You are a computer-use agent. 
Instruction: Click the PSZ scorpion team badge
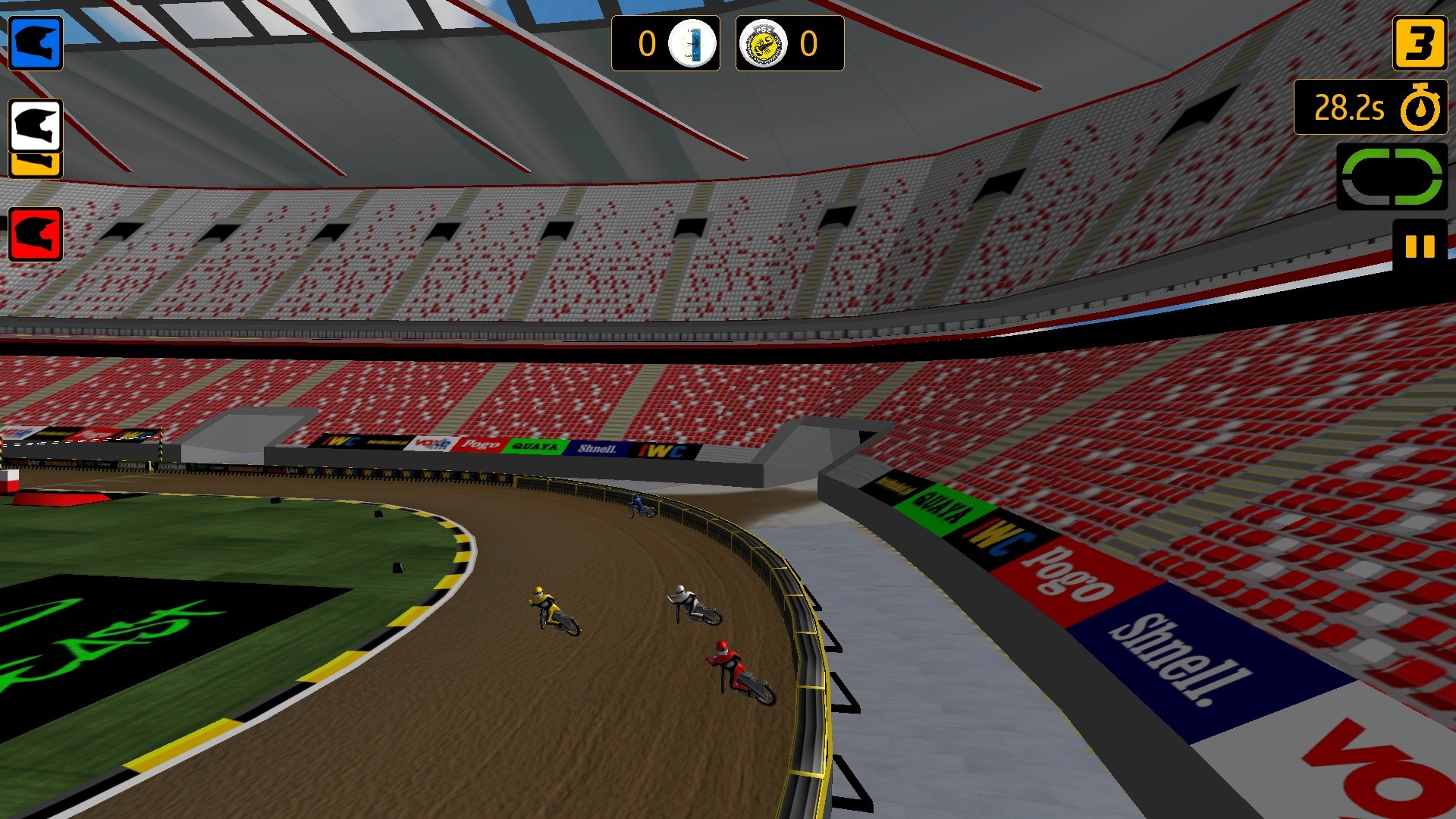click(765, 44)
